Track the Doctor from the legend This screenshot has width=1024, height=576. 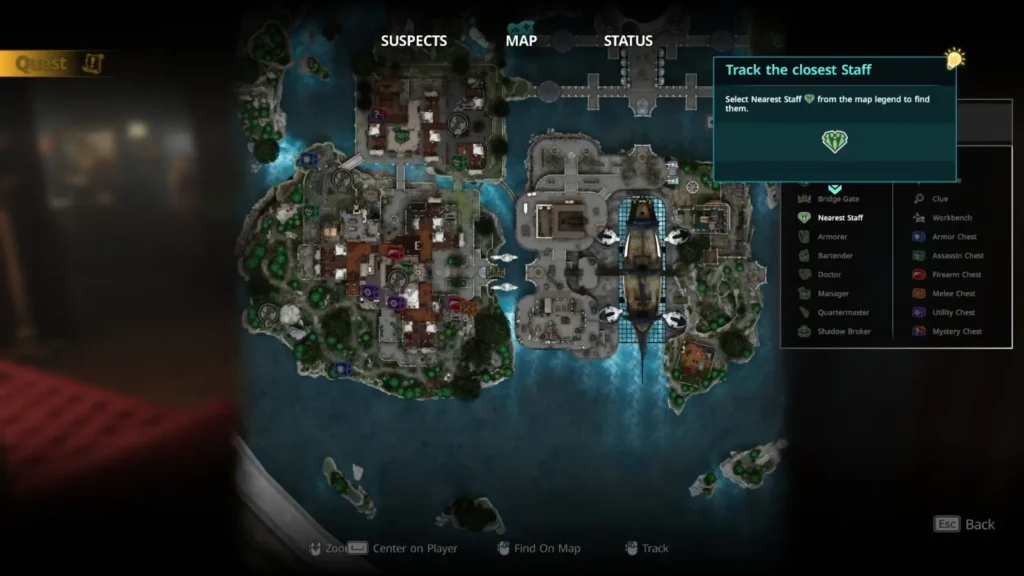(x=829, y=275)
